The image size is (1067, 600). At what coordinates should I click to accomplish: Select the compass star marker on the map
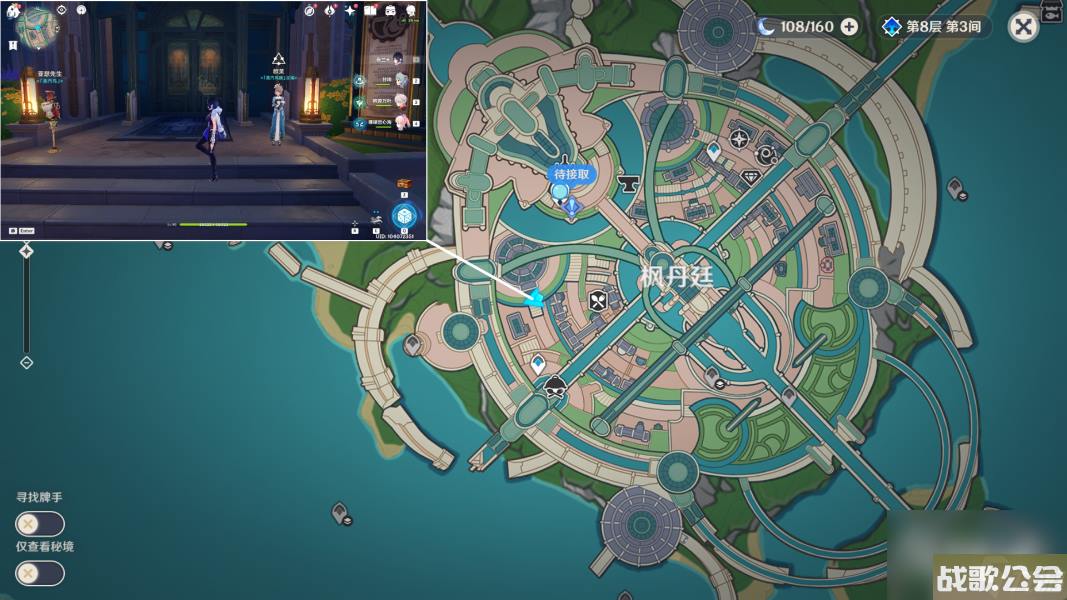[739, 139]
